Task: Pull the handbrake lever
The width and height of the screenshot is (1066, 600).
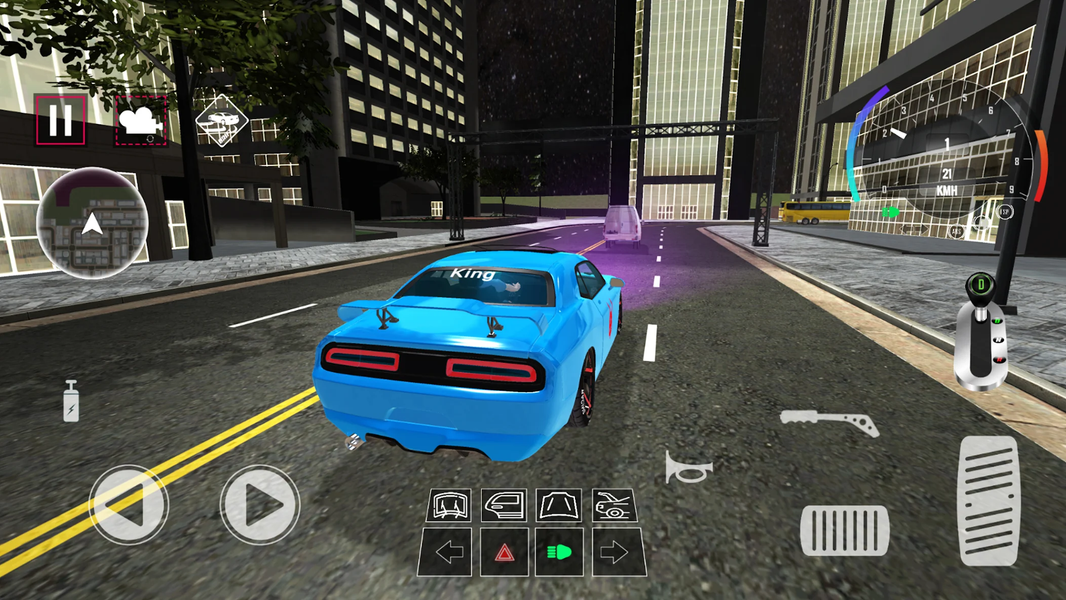Action: pyautogui.click(x=829, y=422)
